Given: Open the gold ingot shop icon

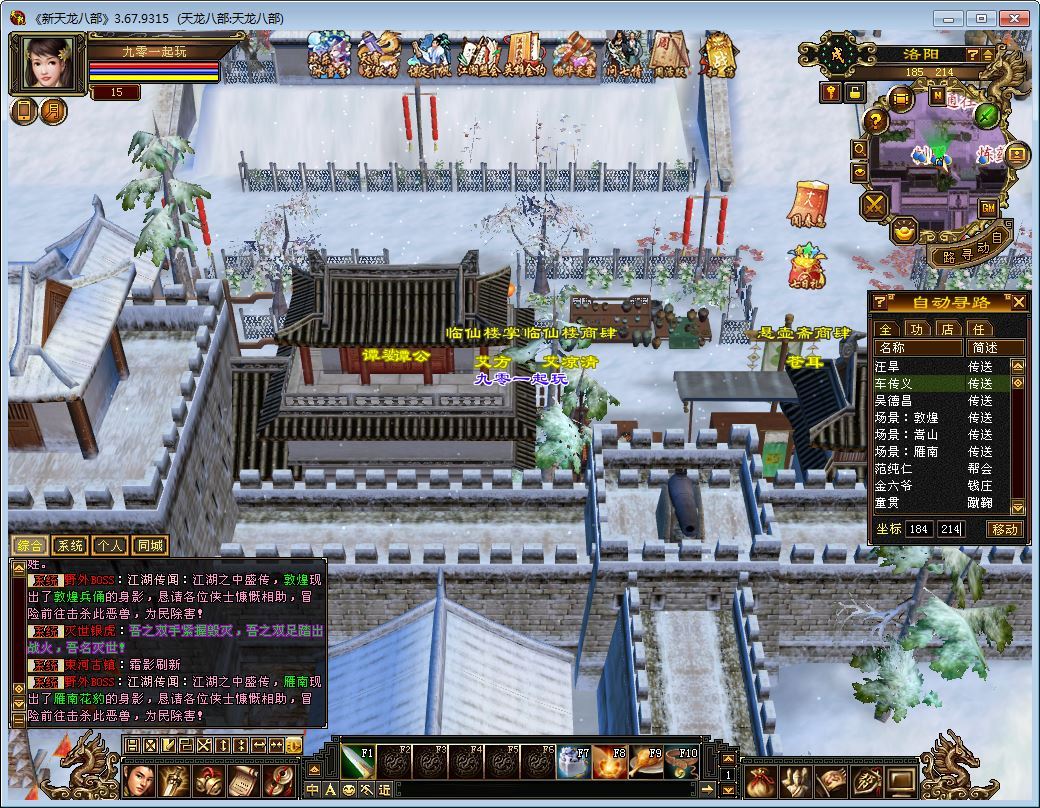Looking at the screenshot, I should click(905, 231).
